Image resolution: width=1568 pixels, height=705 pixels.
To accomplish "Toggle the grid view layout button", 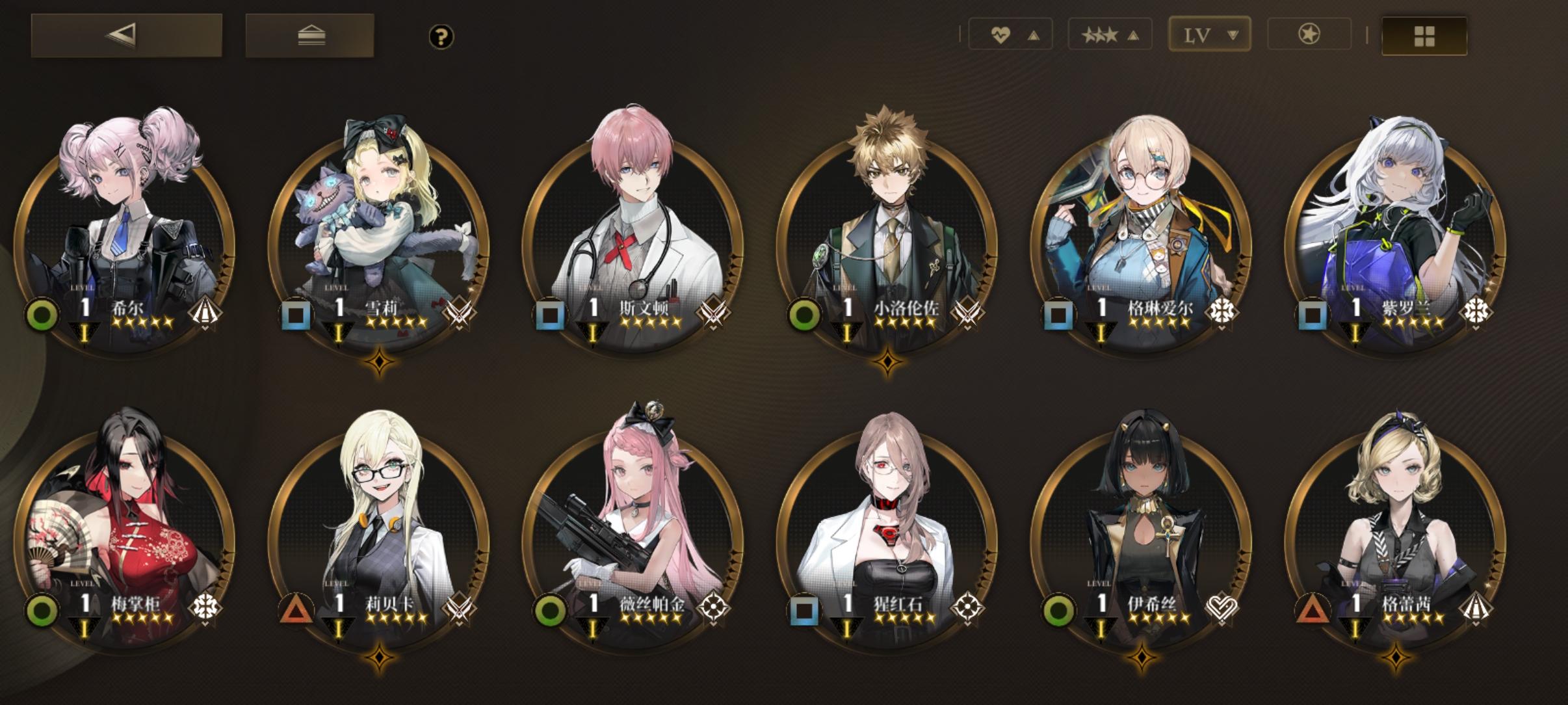I will click(x=1424, y=36).
